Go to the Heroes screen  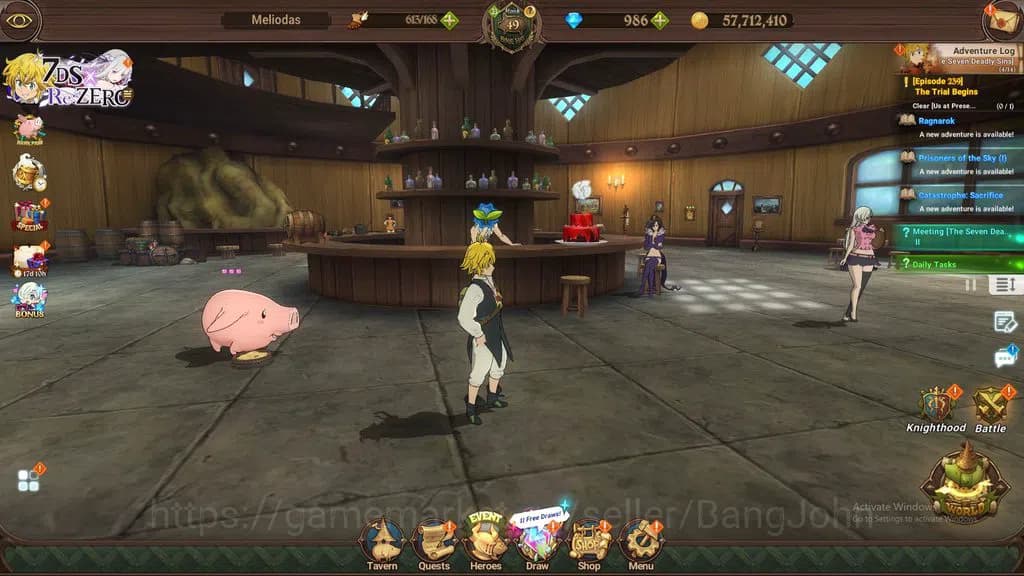[x=486, y=541]
